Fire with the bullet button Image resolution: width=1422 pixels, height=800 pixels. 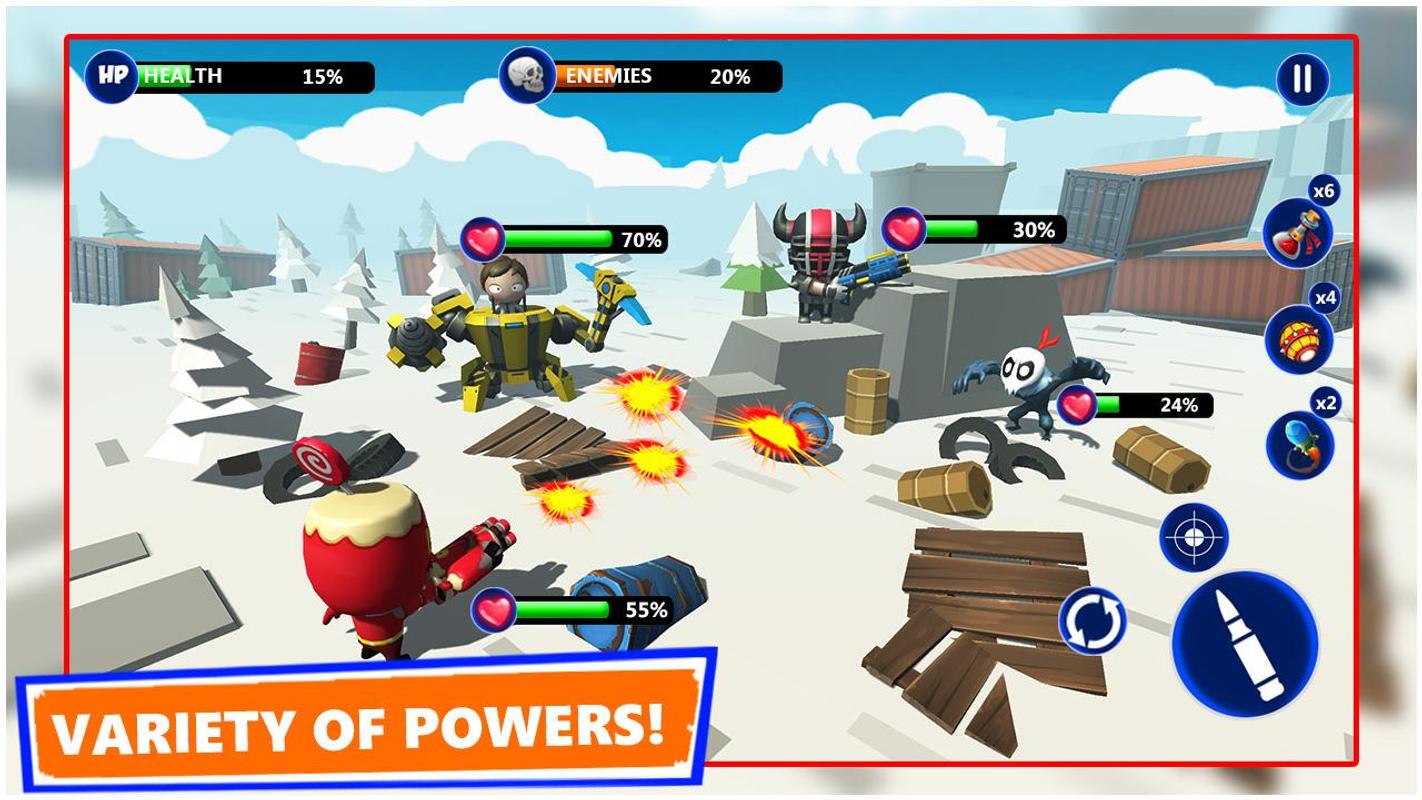1245,644
